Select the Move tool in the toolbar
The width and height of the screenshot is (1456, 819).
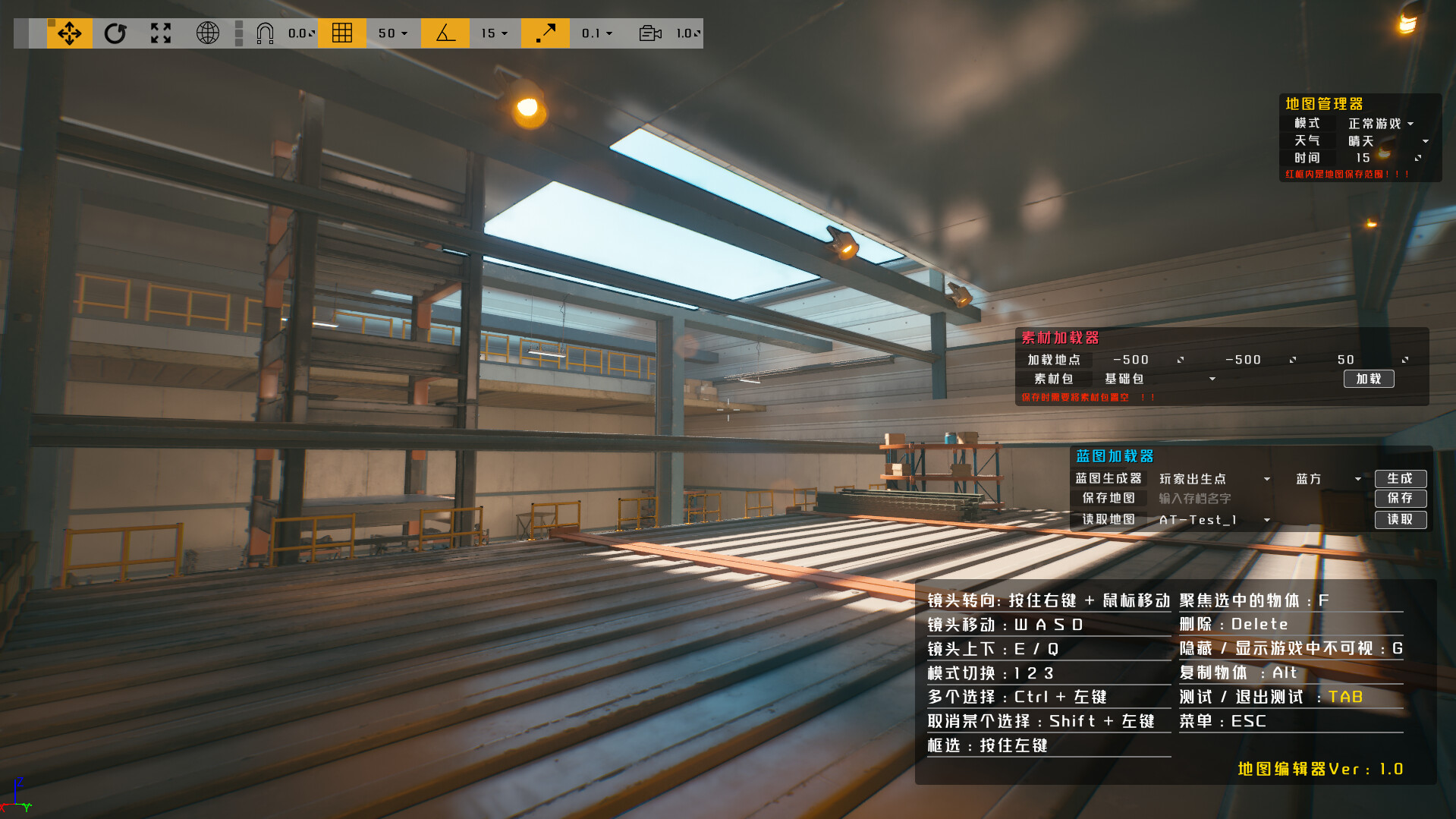[x=69, y=33]
